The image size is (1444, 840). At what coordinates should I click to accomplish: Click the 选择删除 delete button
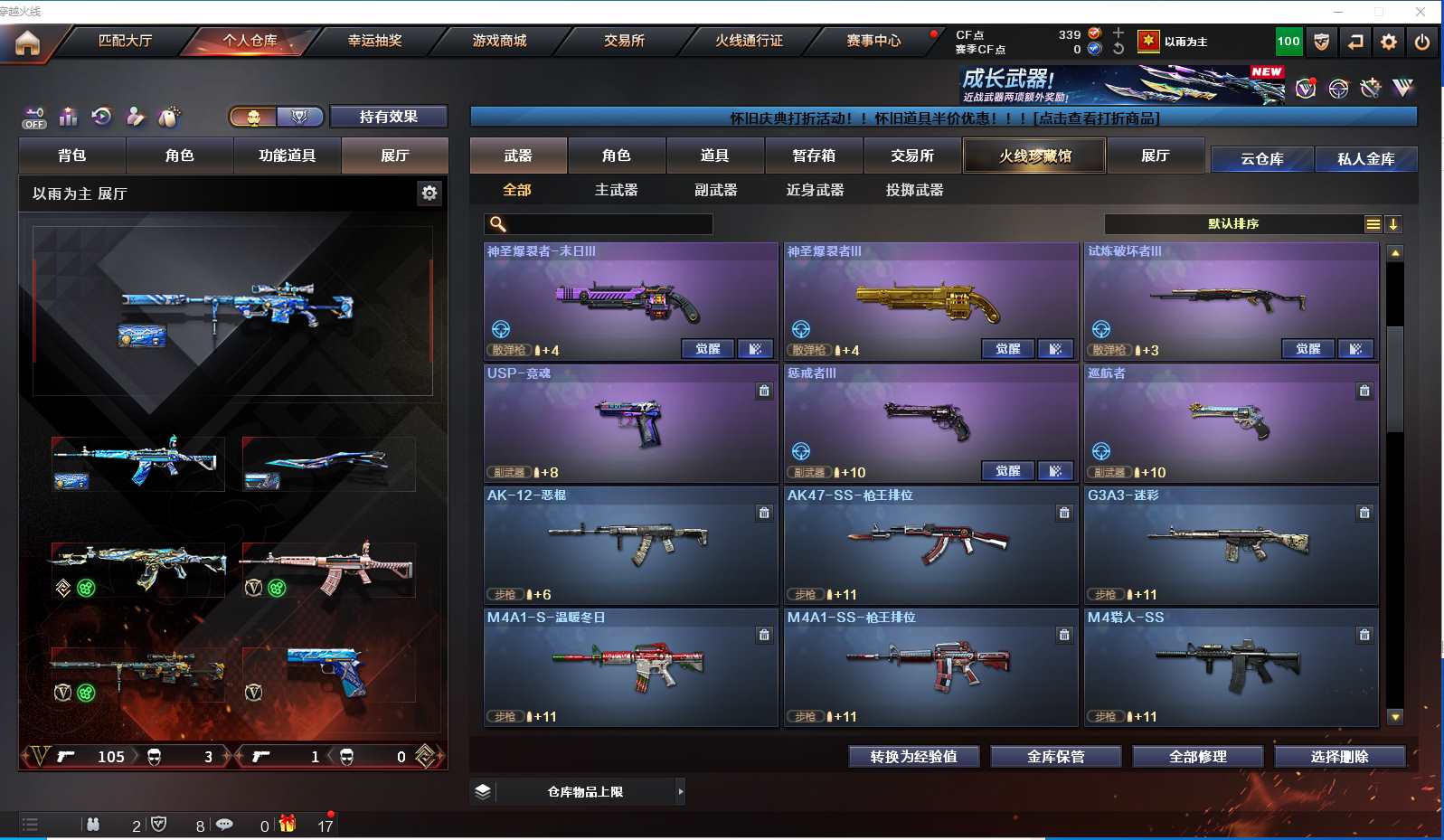(x=1339, y=757)
